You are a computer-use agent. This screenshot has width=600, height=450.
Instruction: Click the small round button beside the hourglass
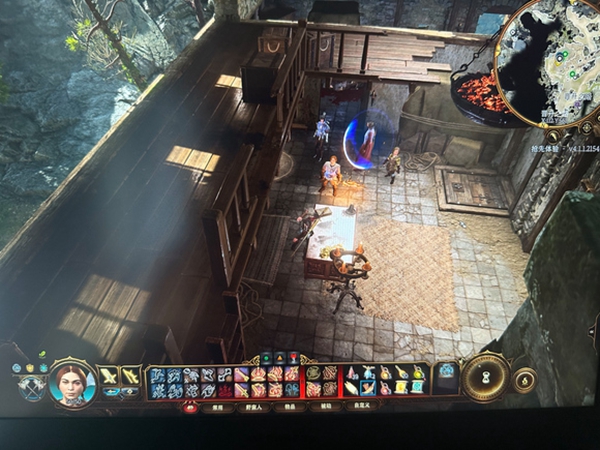tap(523, 379)
